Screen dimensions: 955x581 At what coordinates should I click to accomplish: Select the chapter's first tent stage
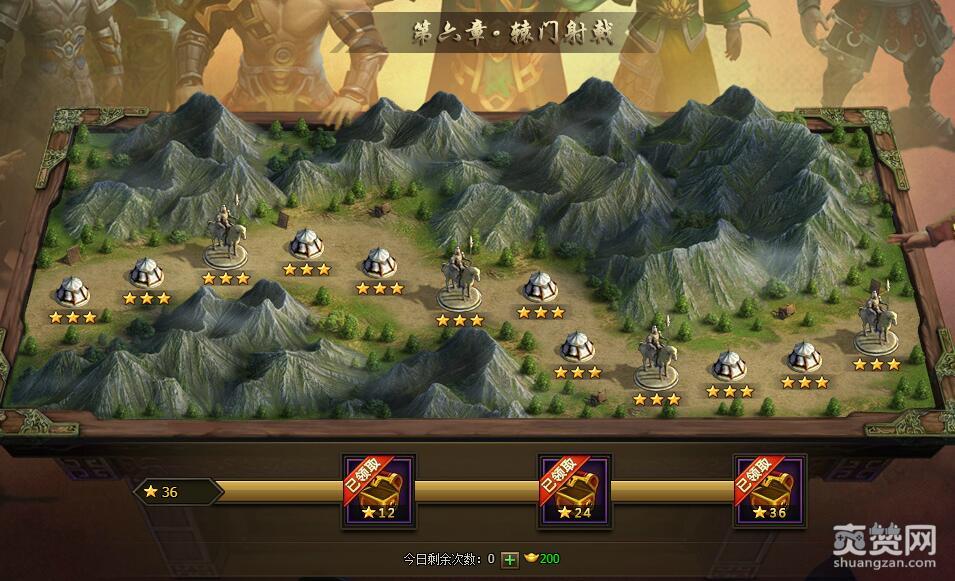pyautogui.click(x=73, y=291)
